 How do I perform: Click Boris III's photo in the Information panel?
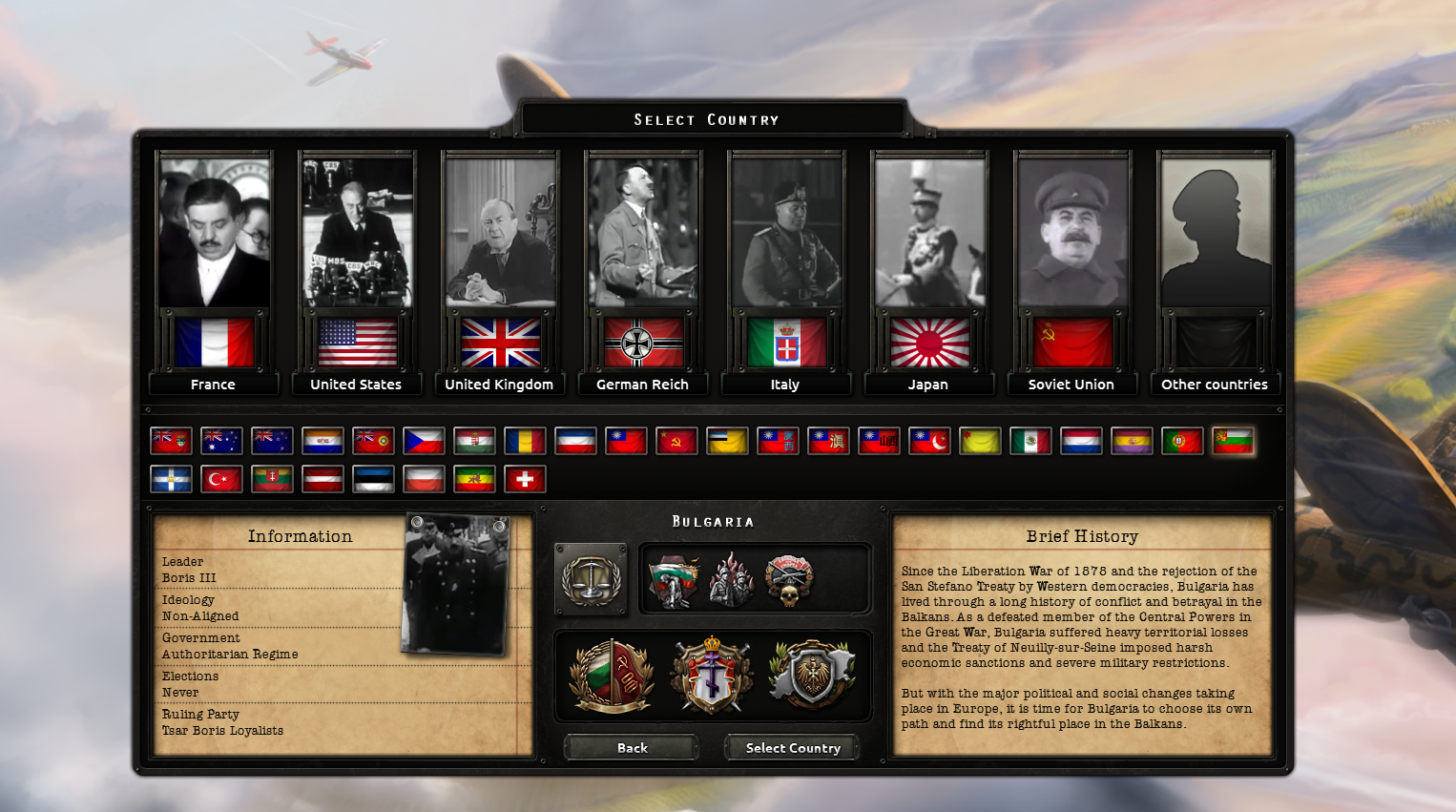[x=456, y=585]
